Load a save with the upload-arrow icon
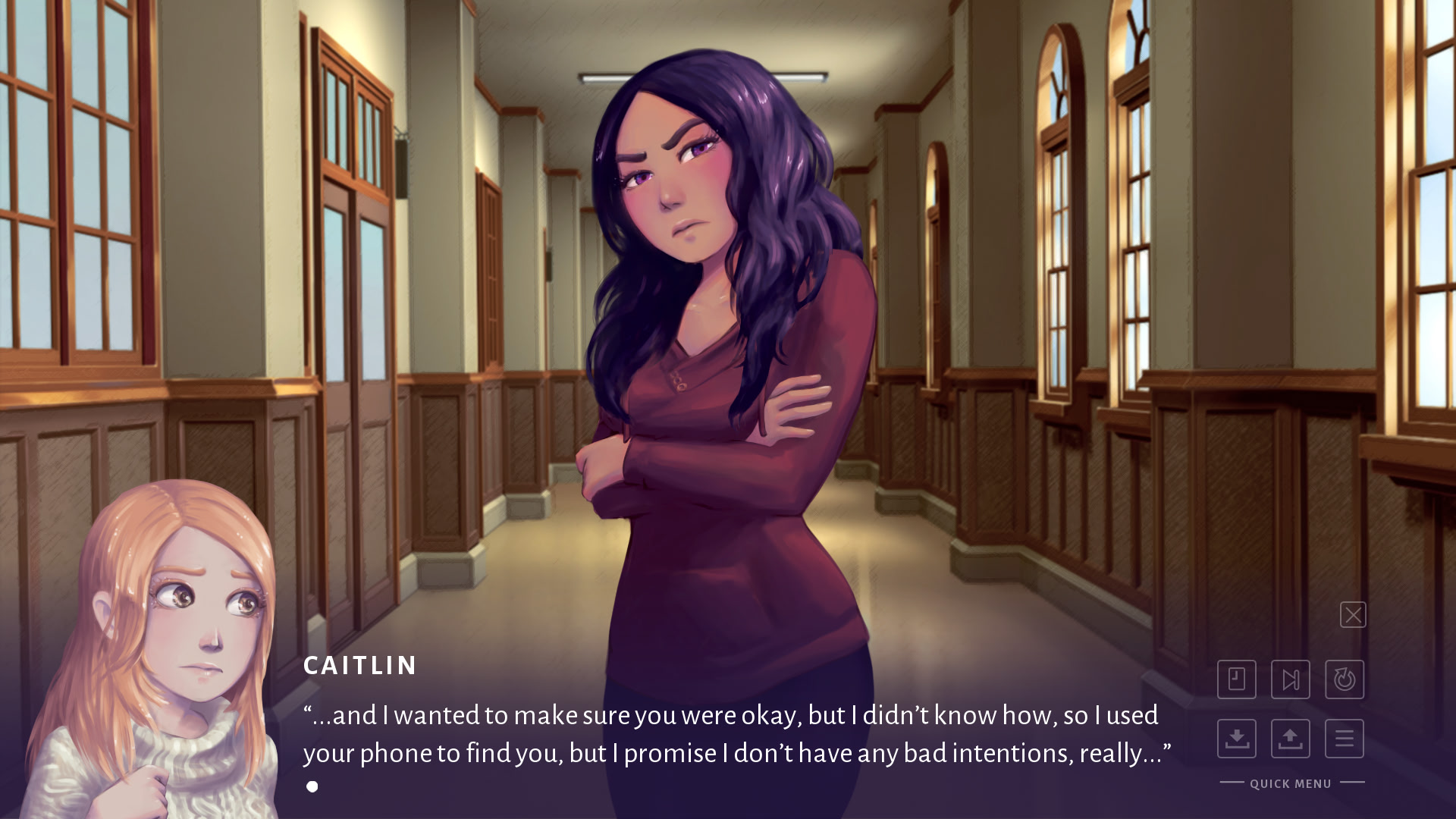The image size is (1456, 819). tap(1291, 739)
